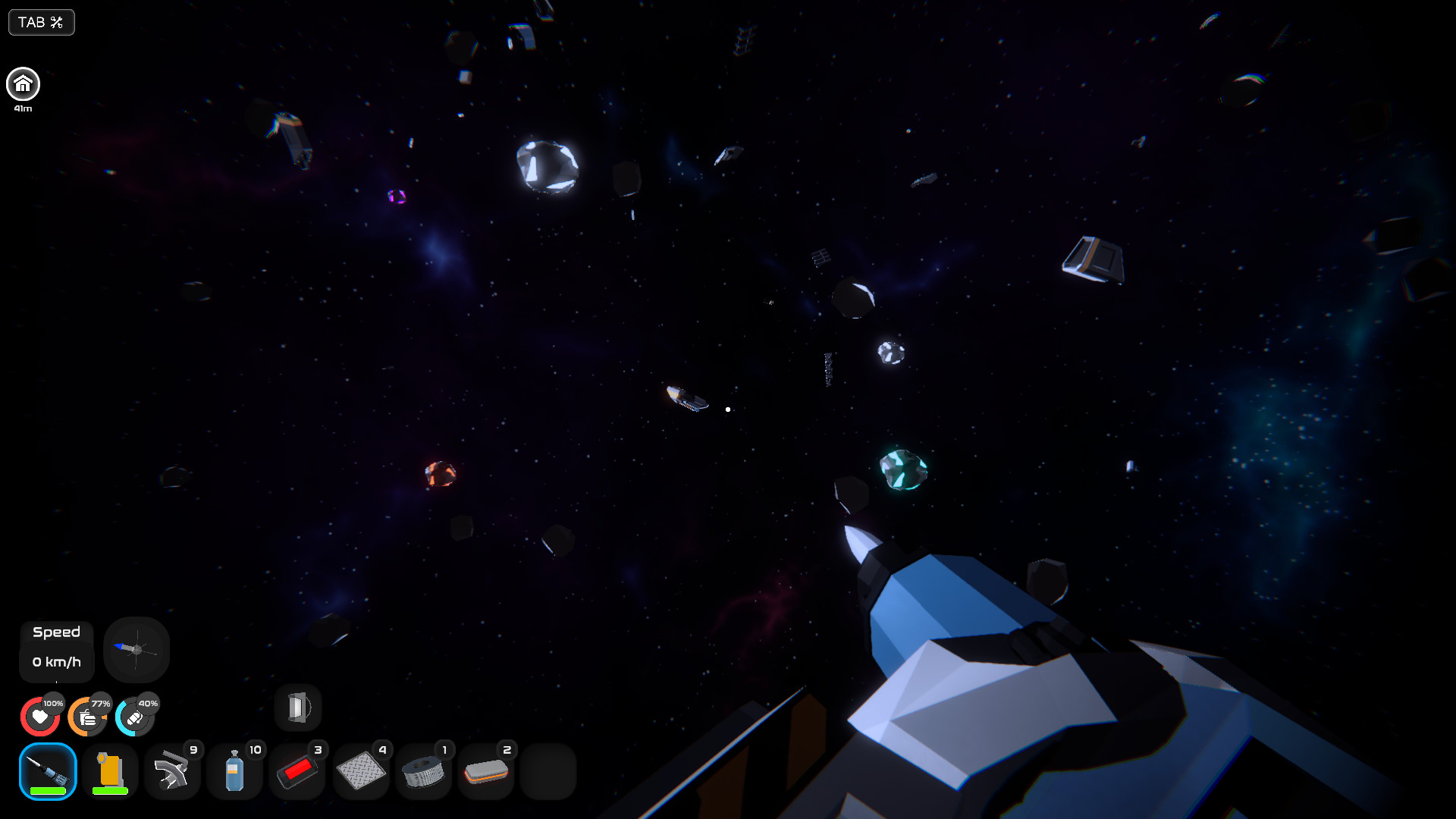1456x819 pixels.
Task: Select the thruster parts stack of nine
Action: click(172, 770)
